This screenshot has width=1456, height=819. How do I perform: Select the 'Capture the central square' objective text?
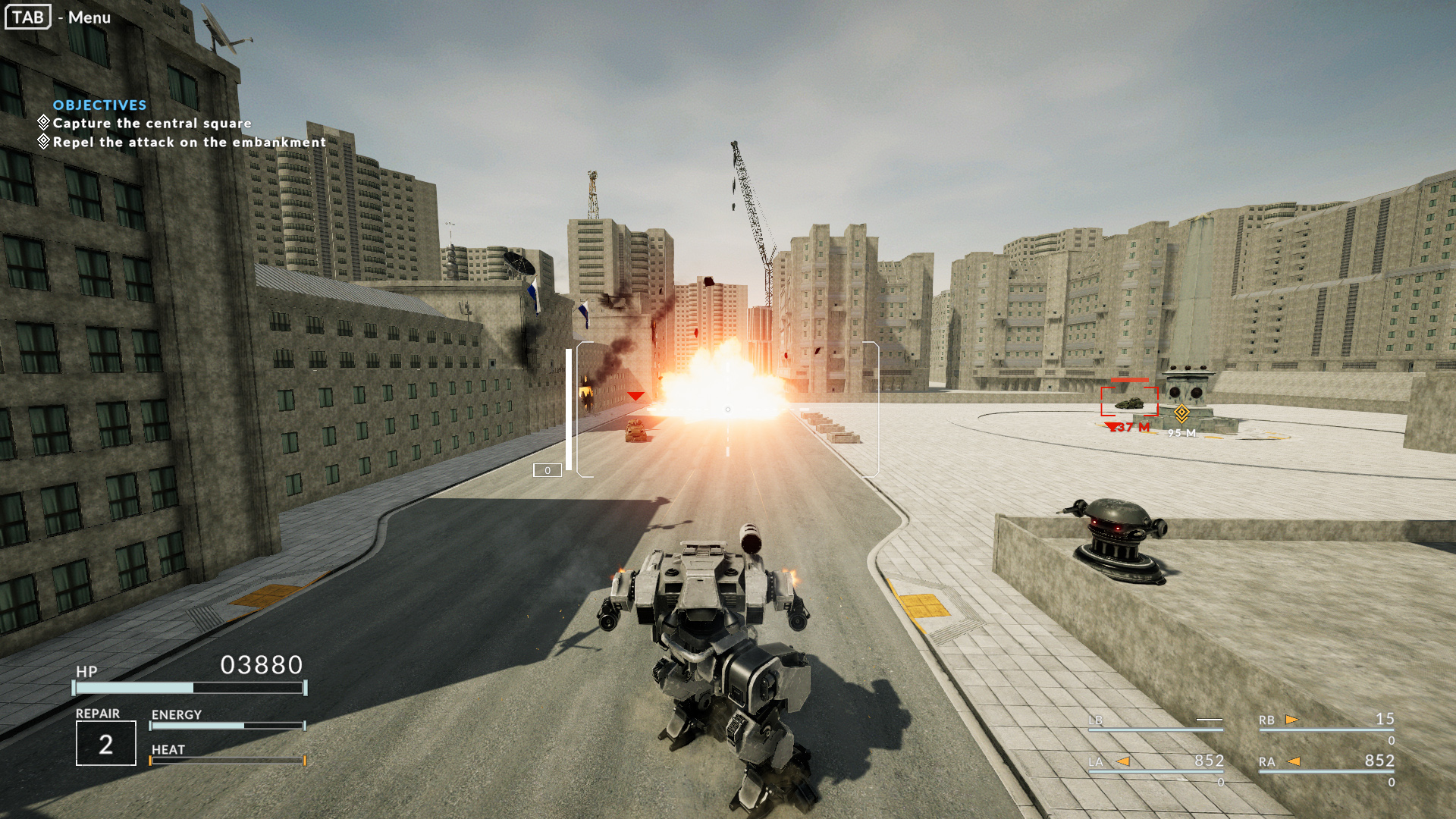coord(150,123)
